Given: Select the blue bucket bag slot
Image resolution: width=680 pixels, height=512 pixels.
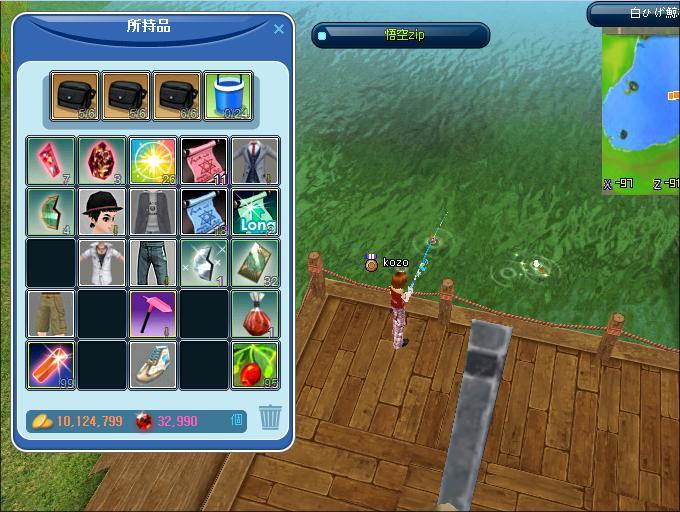Looking at the screenshot, I should [x=228, y=96].
